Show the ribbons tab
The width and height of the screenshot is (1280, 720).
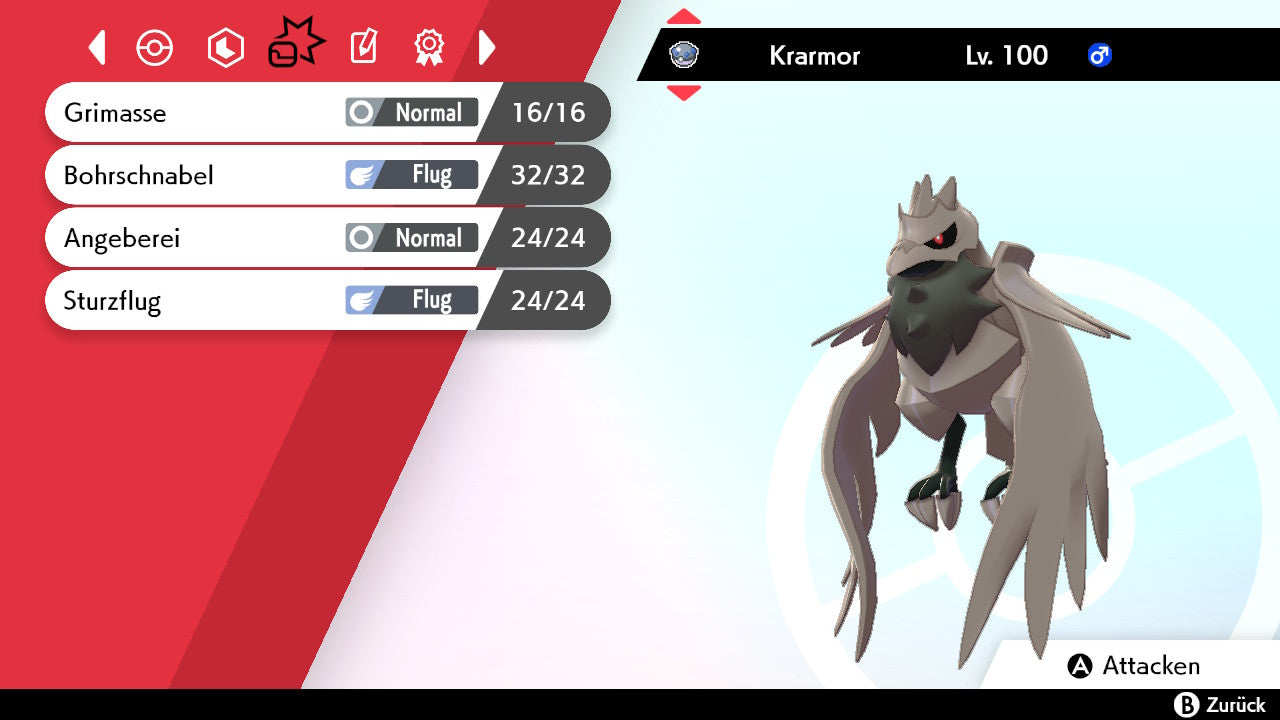coord(429,47)
